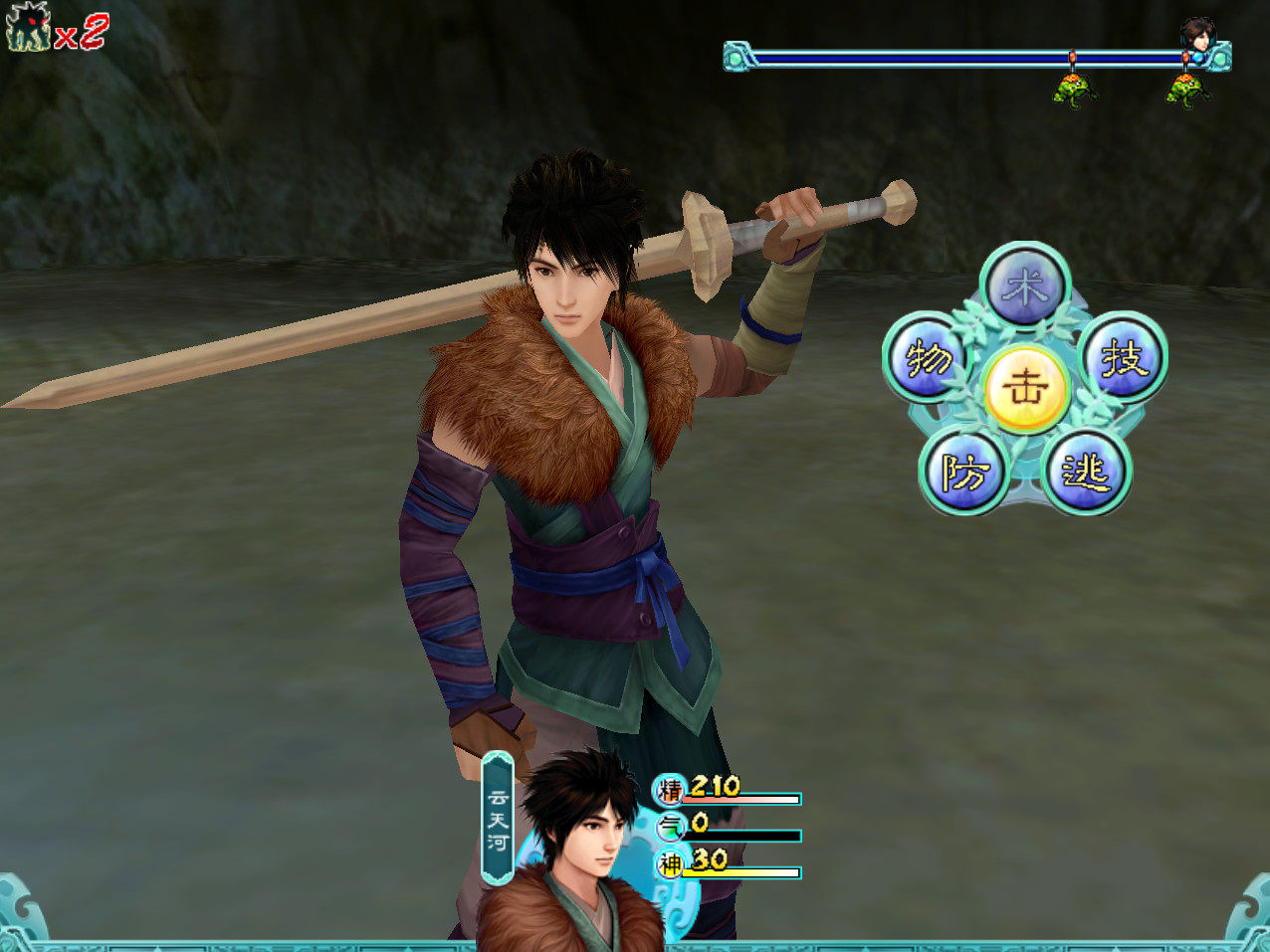Choose the 防 defend command

pyautogui.click(x=963, y=472)
